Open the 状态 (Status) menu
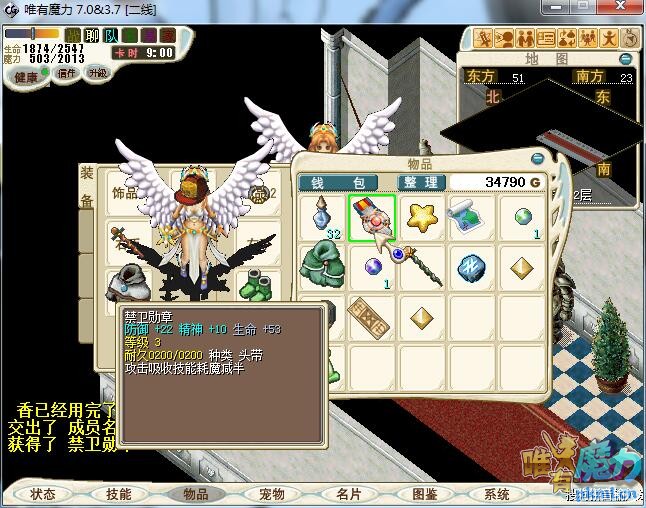 click(x=43, y=494)
